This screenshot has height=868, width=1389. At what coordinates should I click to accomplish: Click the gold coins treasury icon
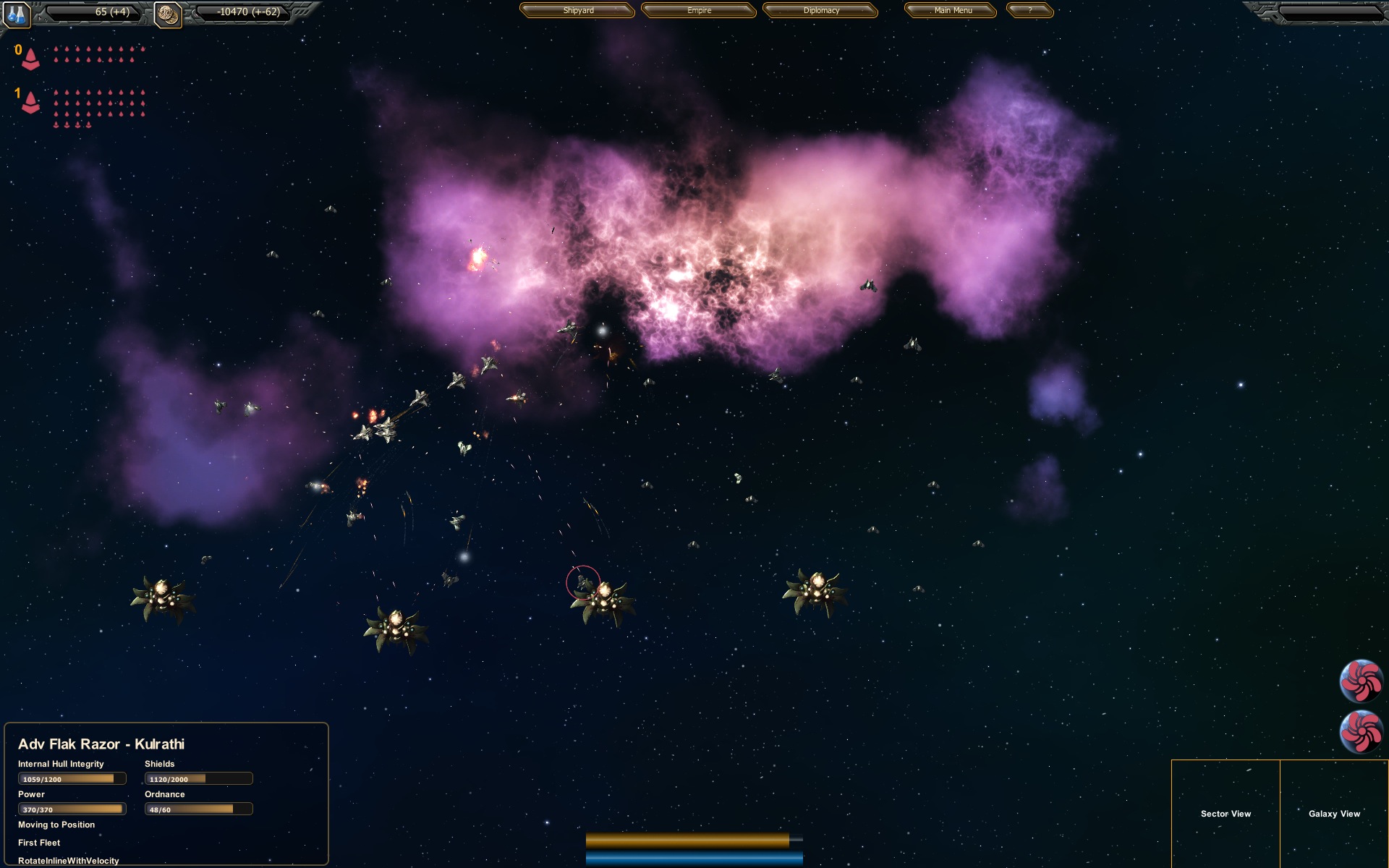point(168,12)
